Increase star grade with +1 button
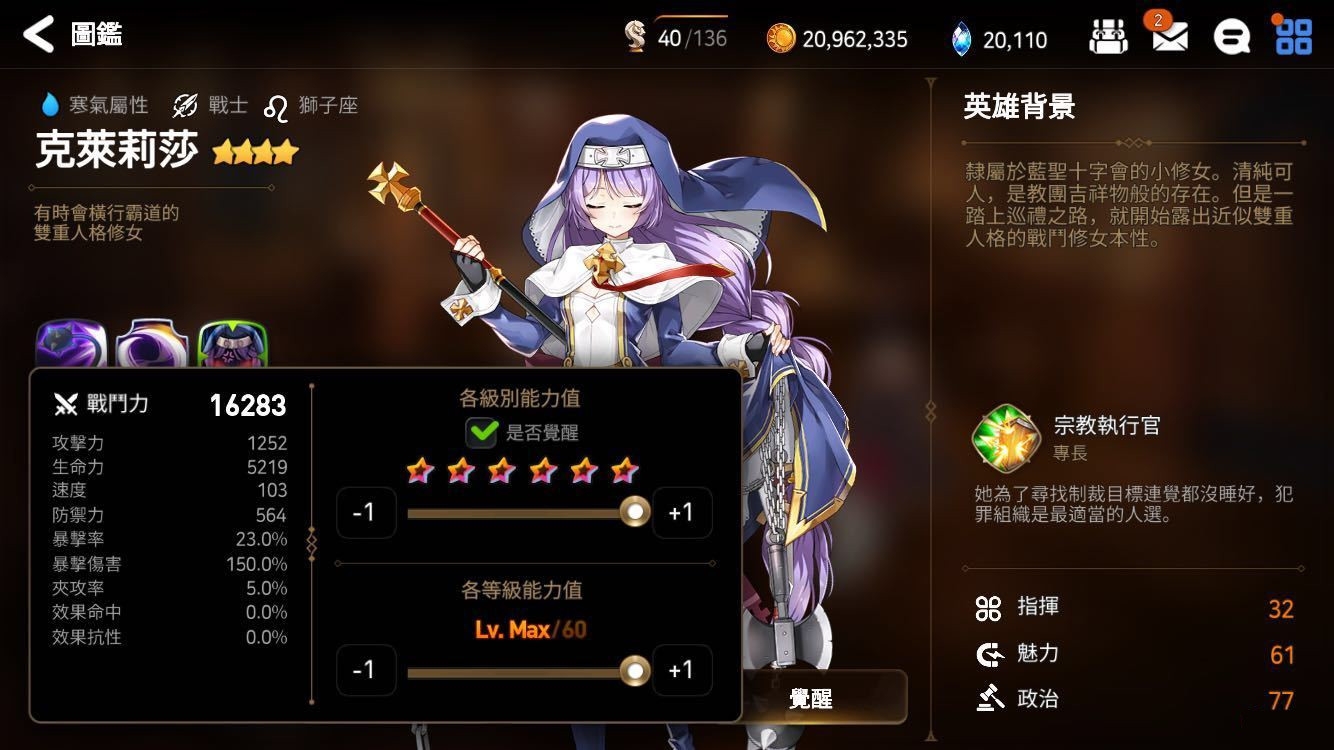1334x750 pixels. click(681, 512)
